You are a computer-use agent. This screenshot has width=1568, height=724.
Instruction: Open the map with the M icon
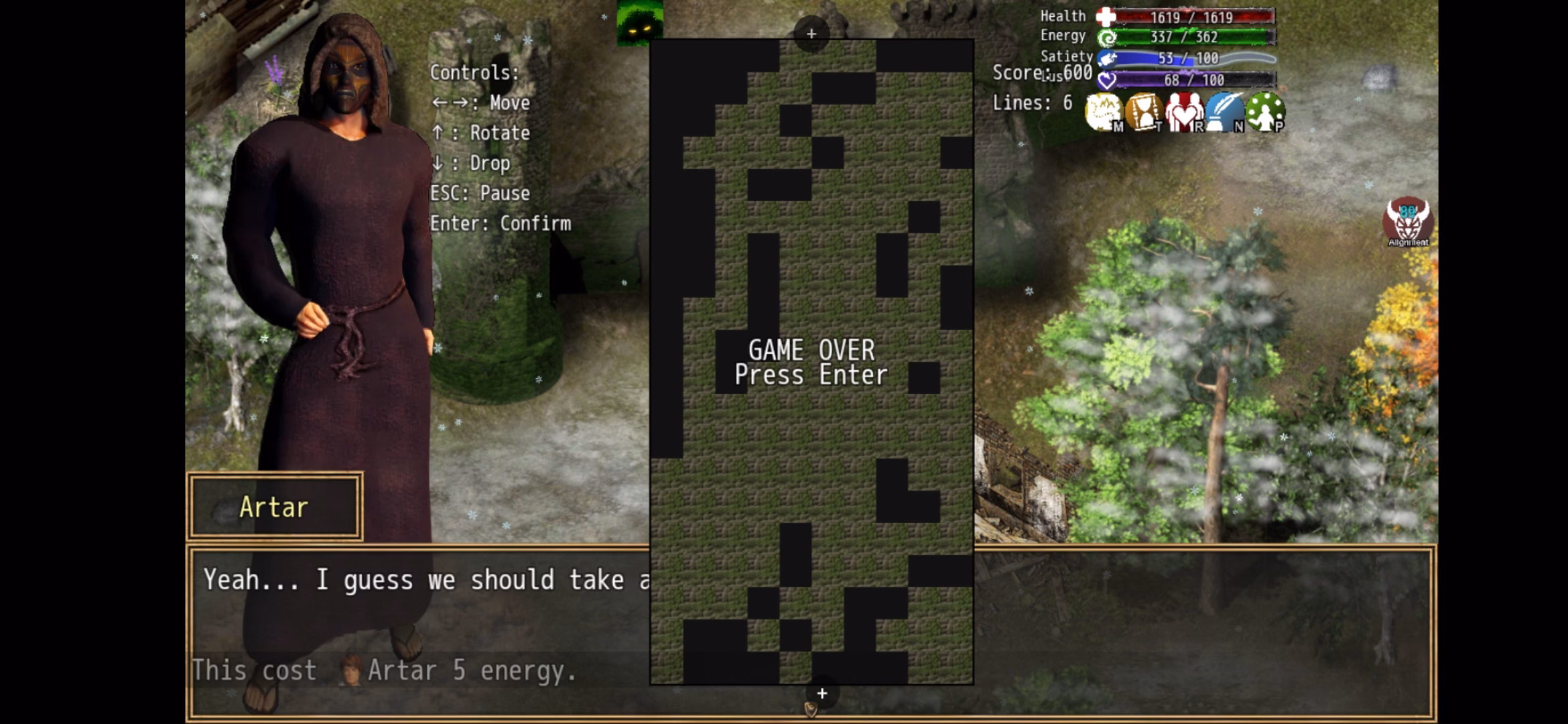point(1104,112)
